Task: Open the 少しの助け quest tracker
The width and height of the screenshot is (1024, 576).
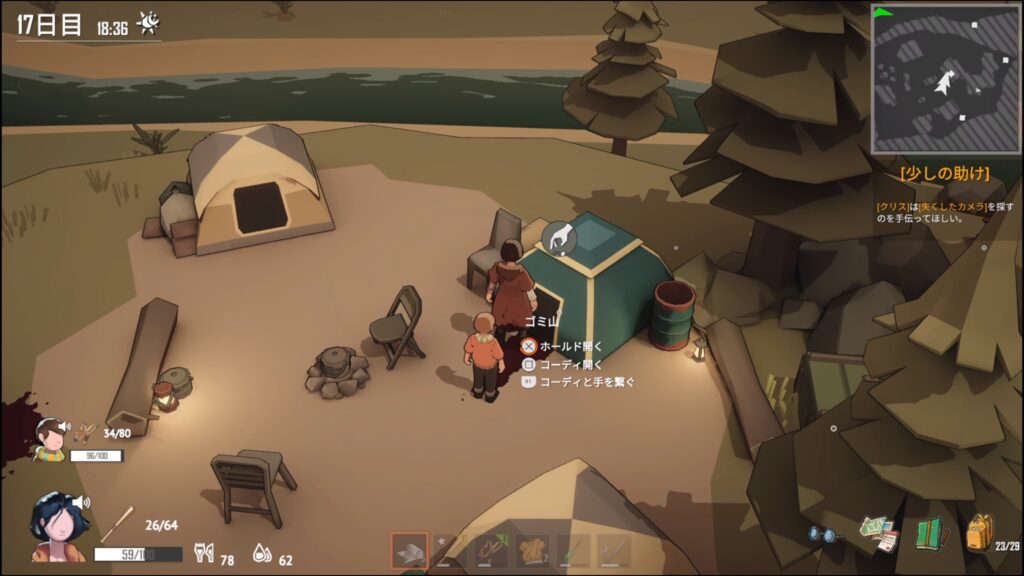Action: click(x=944, y=173)
